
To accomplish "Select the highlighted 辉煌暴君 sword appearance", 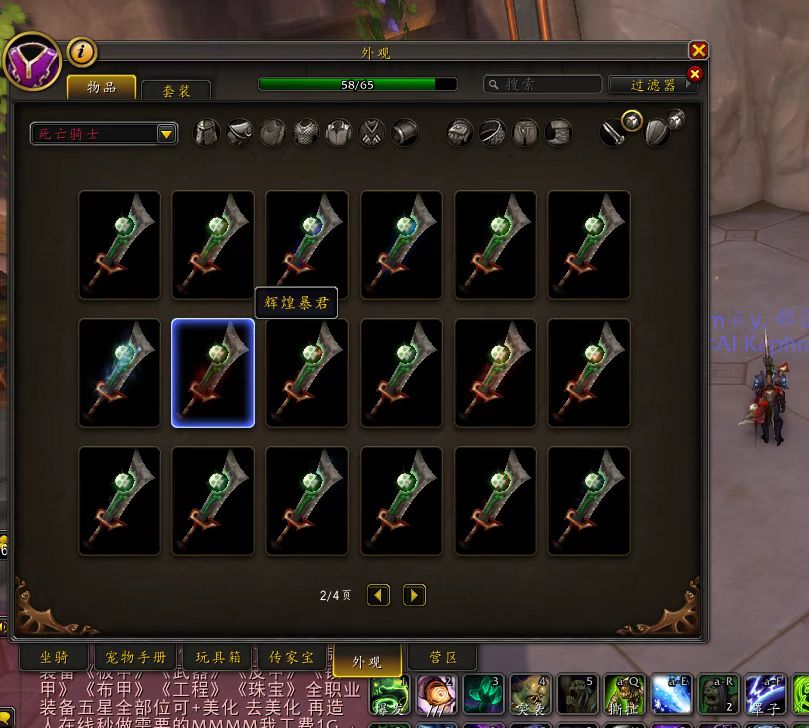I will pos(213,373).
